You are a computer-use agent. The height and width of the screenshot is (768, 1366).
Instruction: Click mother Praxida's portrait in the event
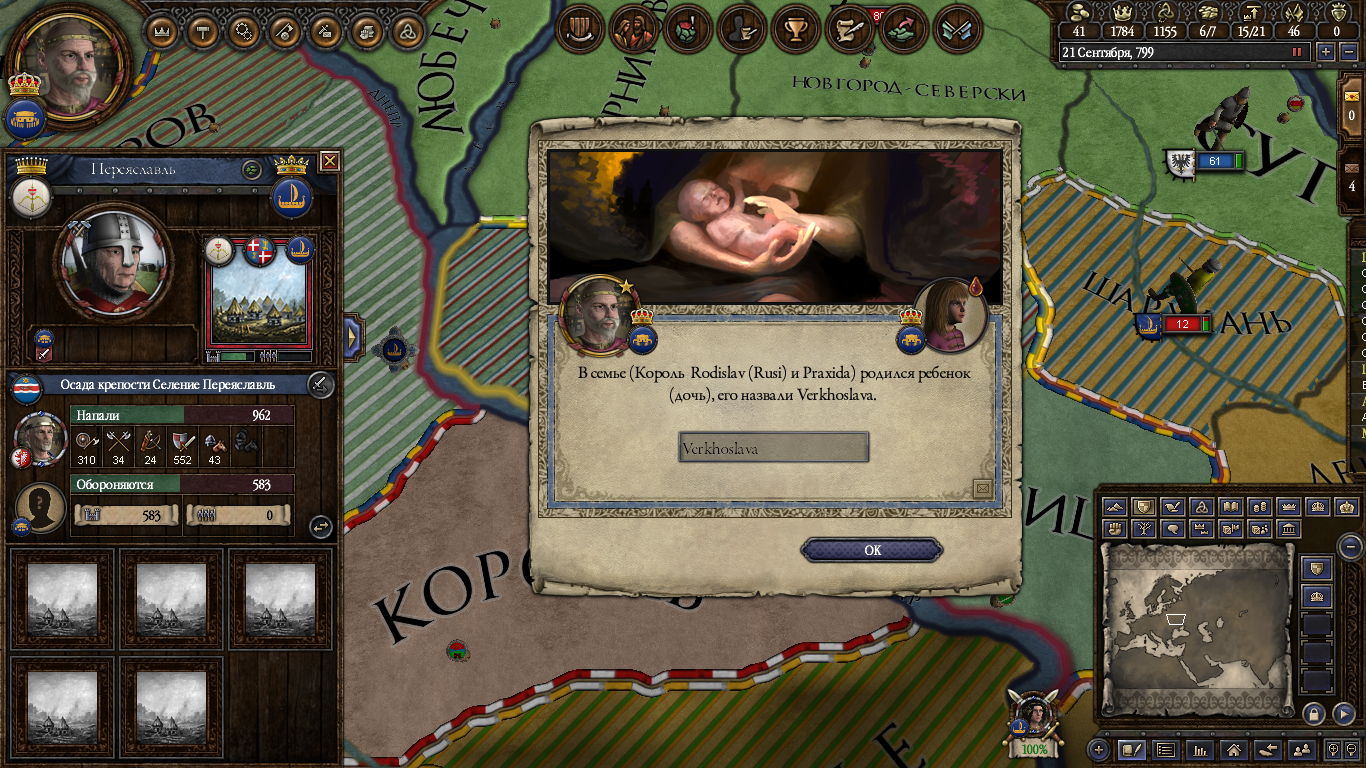[950, 313]
